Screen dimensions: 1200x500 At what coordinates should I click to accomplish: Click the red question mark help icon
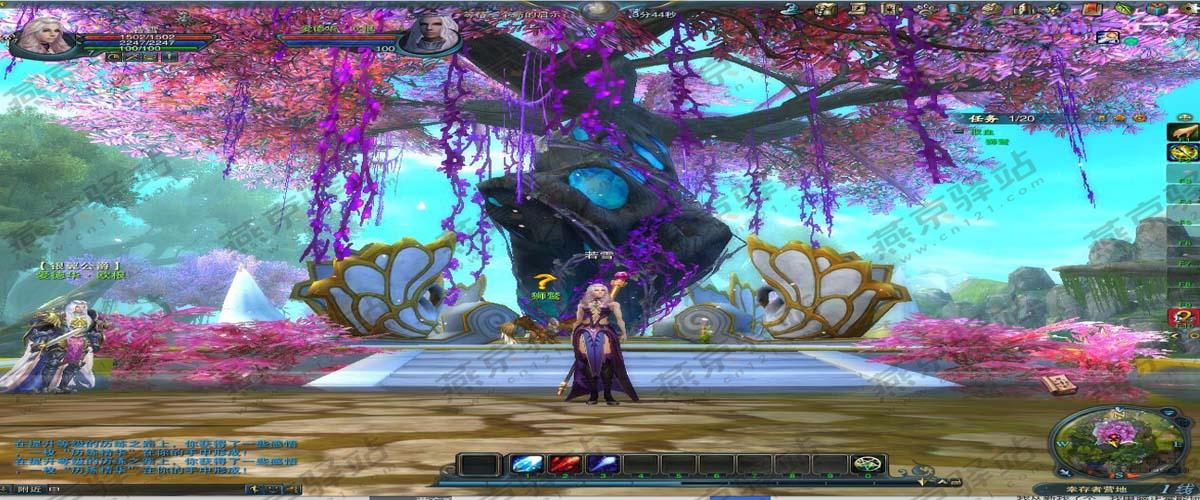click(x=1184, y=317)
